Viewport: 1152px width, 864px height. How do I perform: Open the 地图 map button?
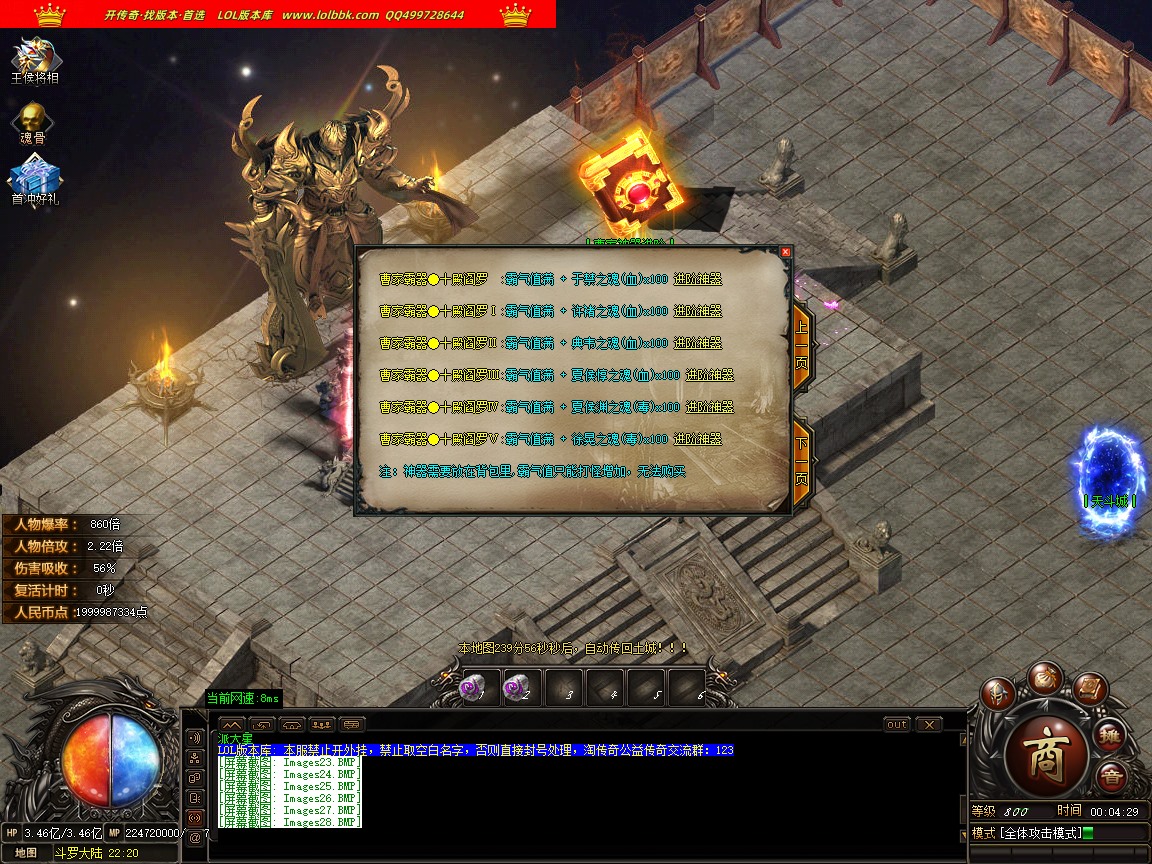point(27,853)
